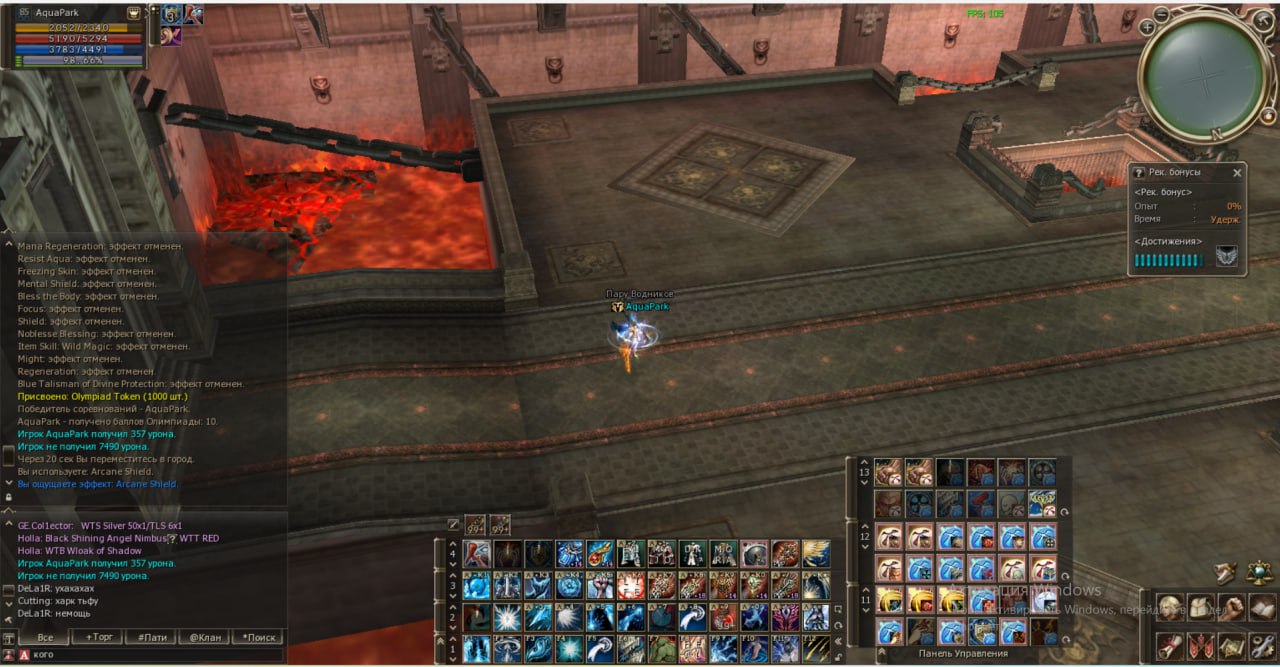The image size is (1280, 667).
Task: Close the Рек. бонусы panel
Action: (x=1237, y=173)
